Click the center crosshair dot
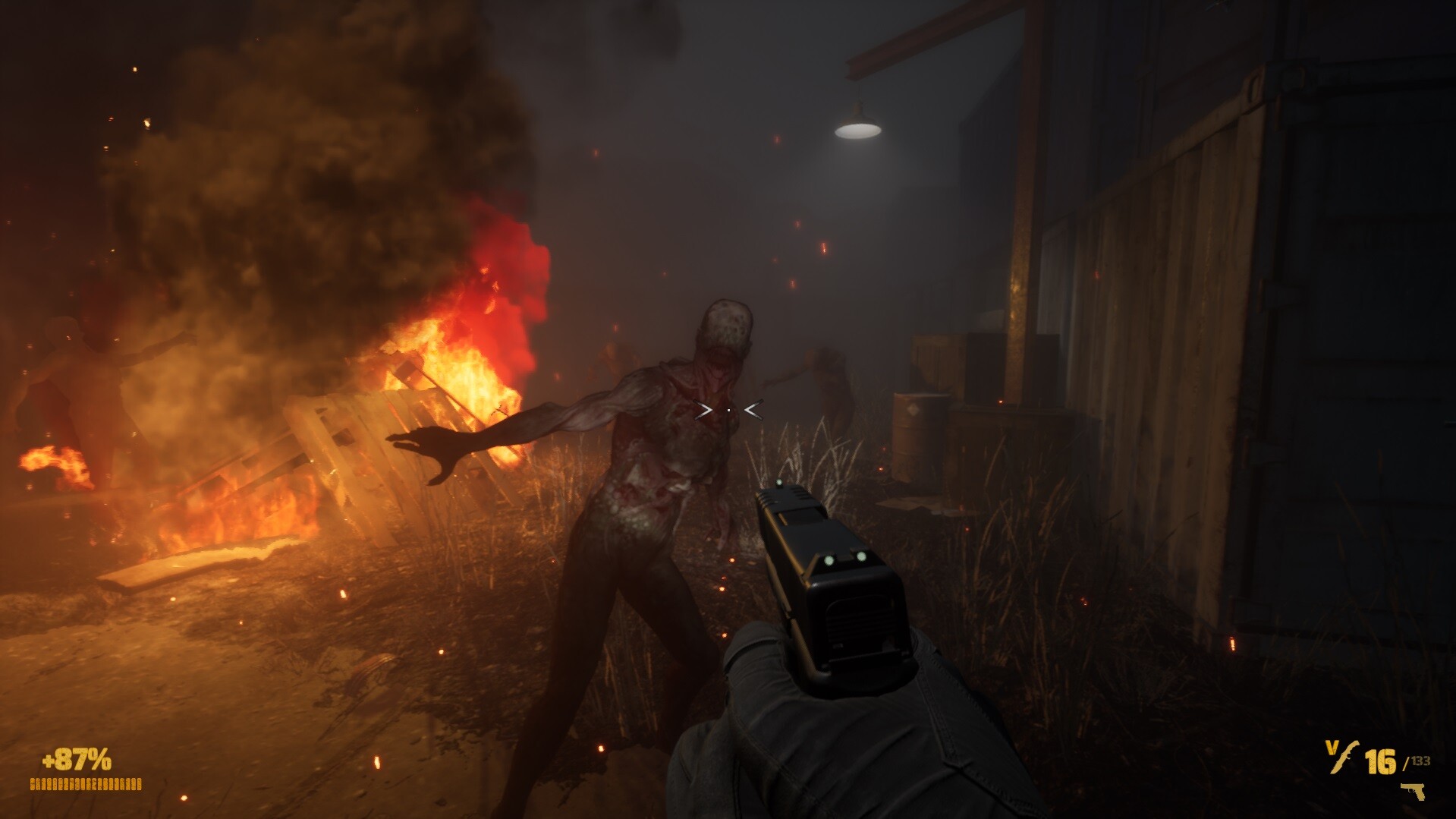This screenshot has height=819, width=1456. point(728,410)
